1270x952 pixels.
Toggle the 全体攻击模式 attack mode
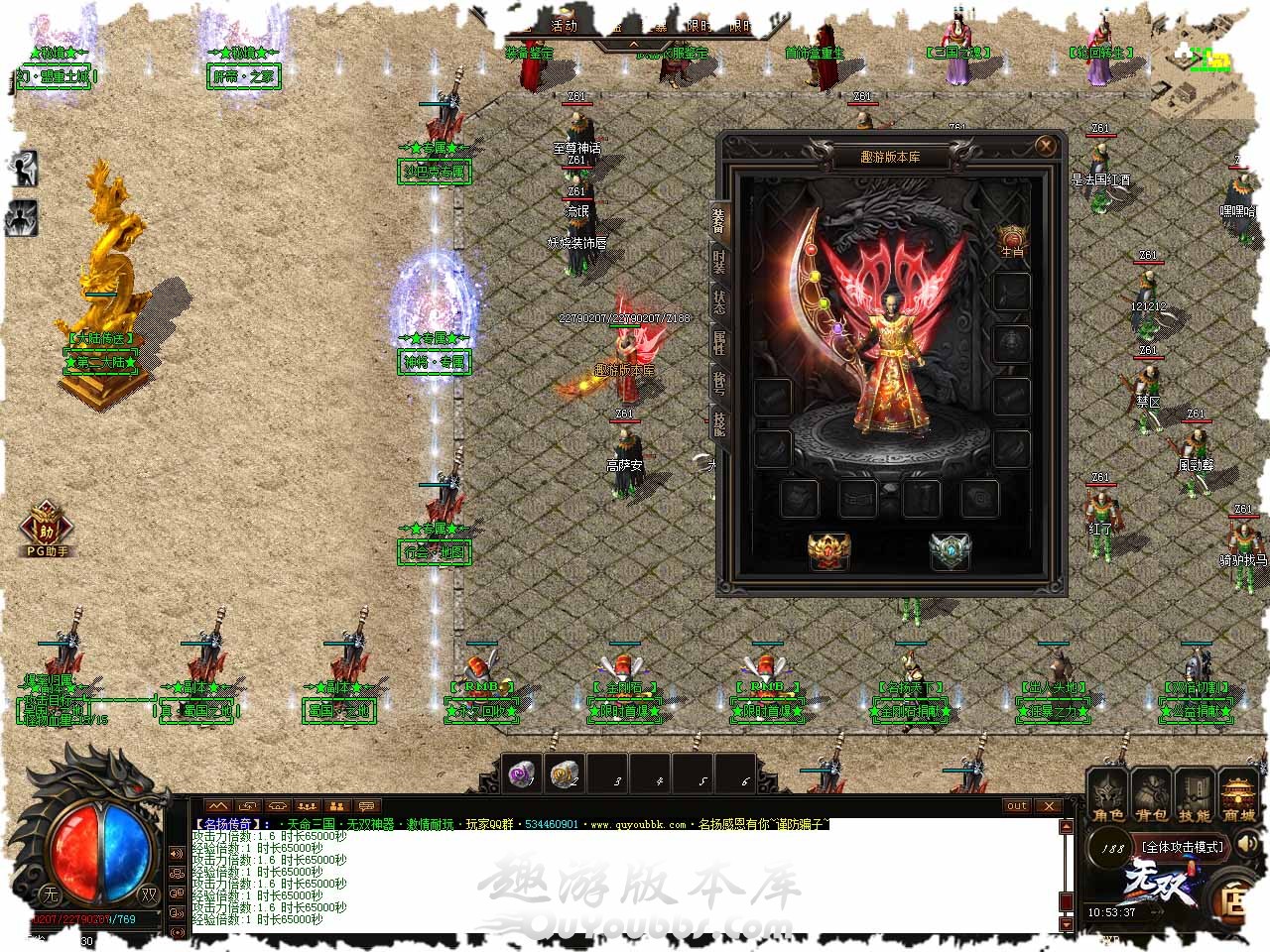(1183, 847)
